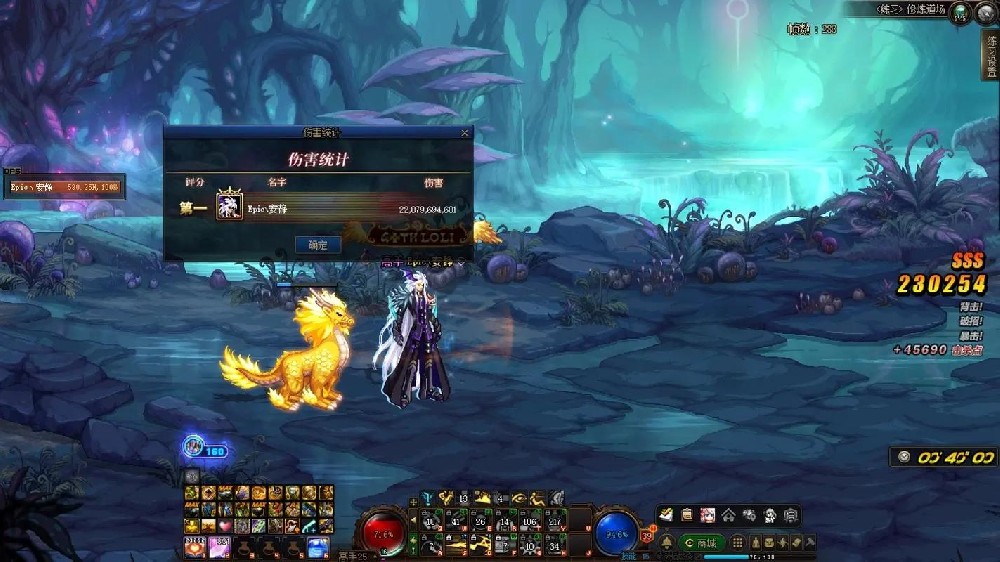This screenshot has height=562, width=1000.
Task: Open the house icon in the menu bar
Action: (729, 515)
